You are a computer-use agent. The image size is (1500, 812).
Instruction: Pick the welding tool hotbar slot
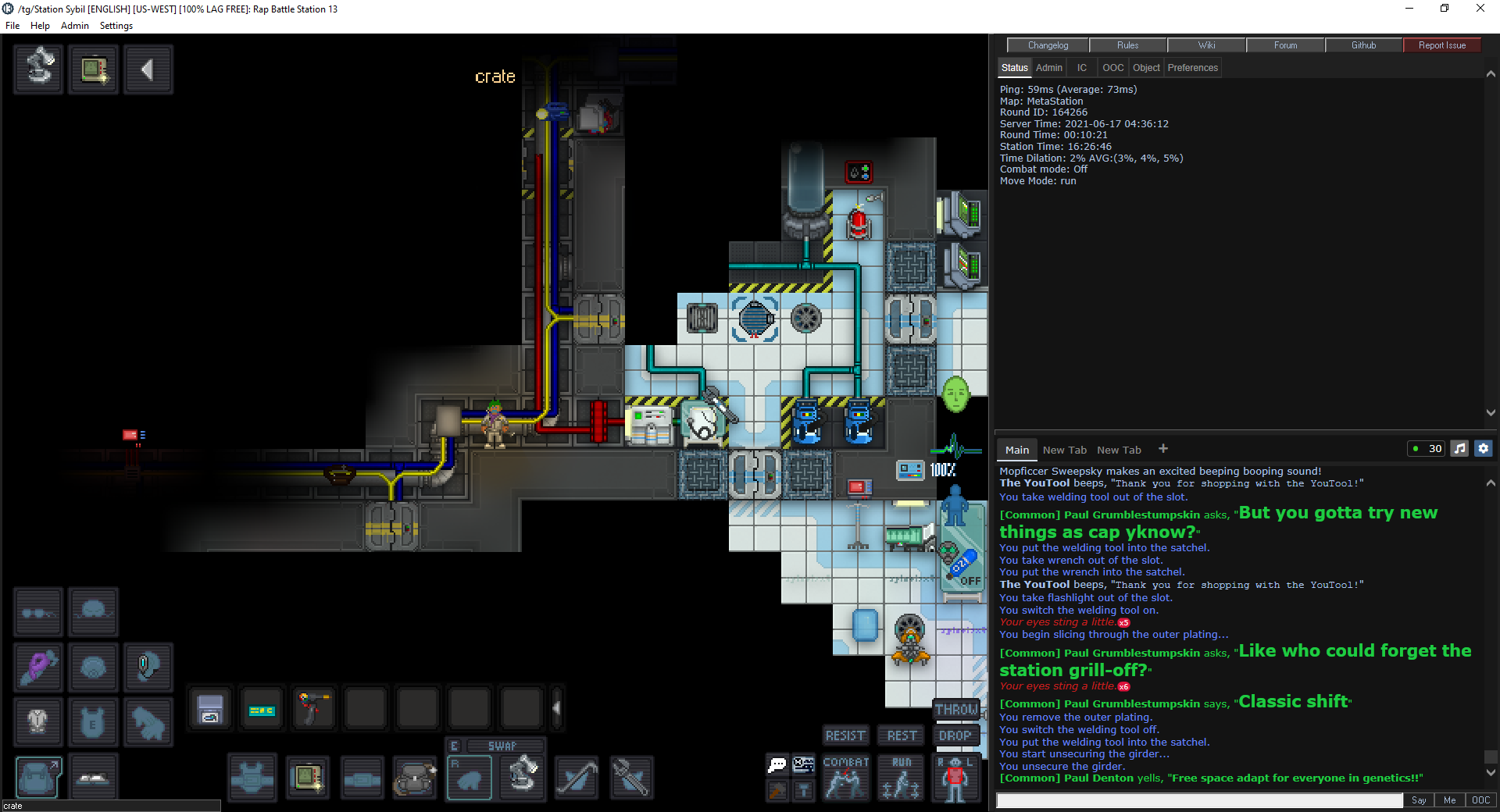point(315,708)
